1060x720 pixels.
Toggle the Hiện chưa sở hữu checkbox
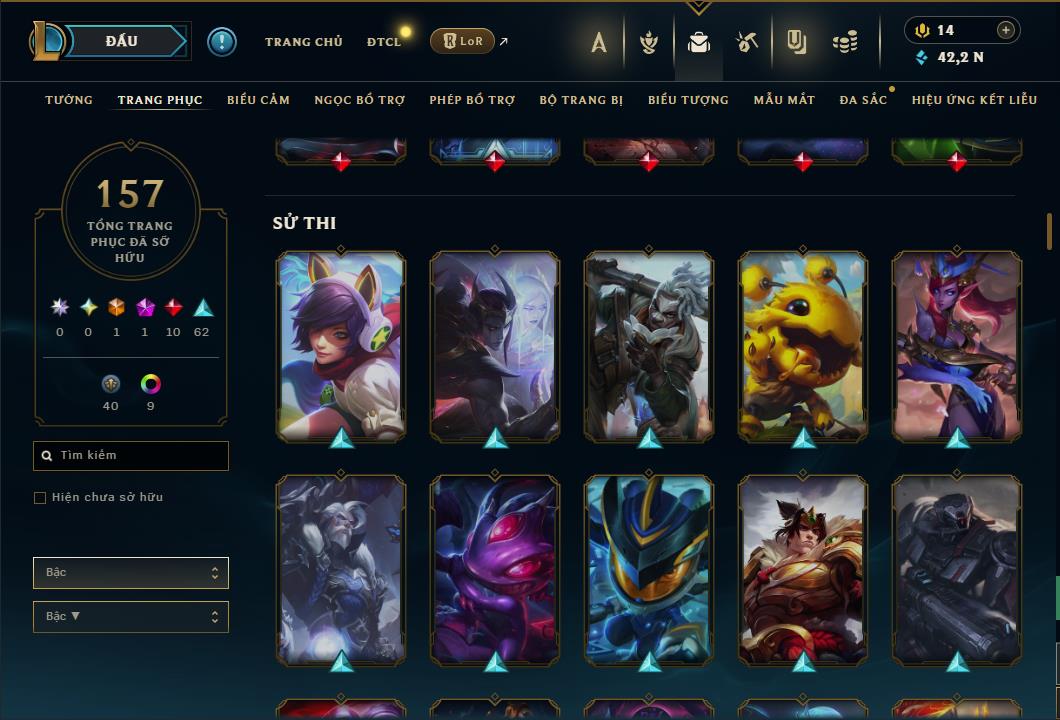[40, 498]
